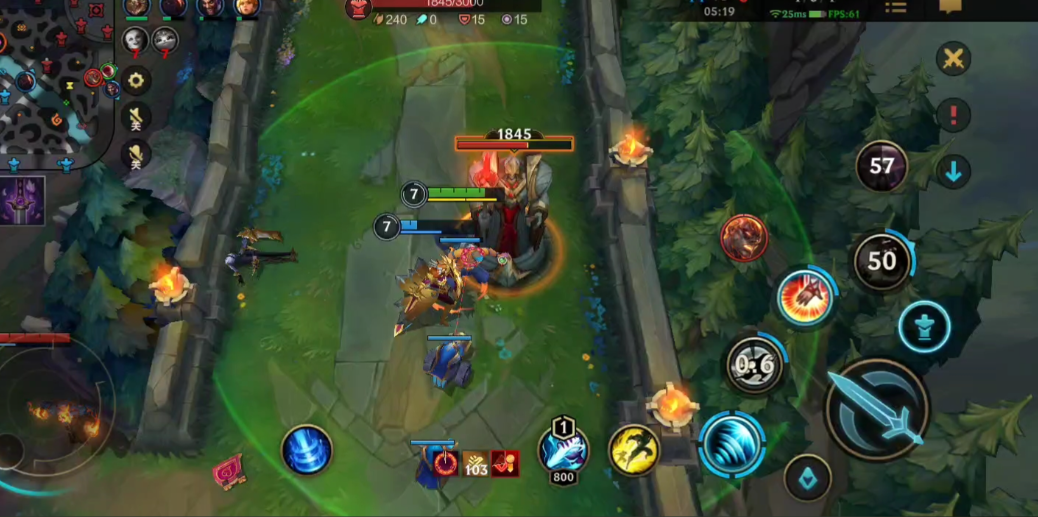The width and height of the screenshot is (1038, 517).
Task: Fire the basic attack sword button
Action: [x=877, y=409]
